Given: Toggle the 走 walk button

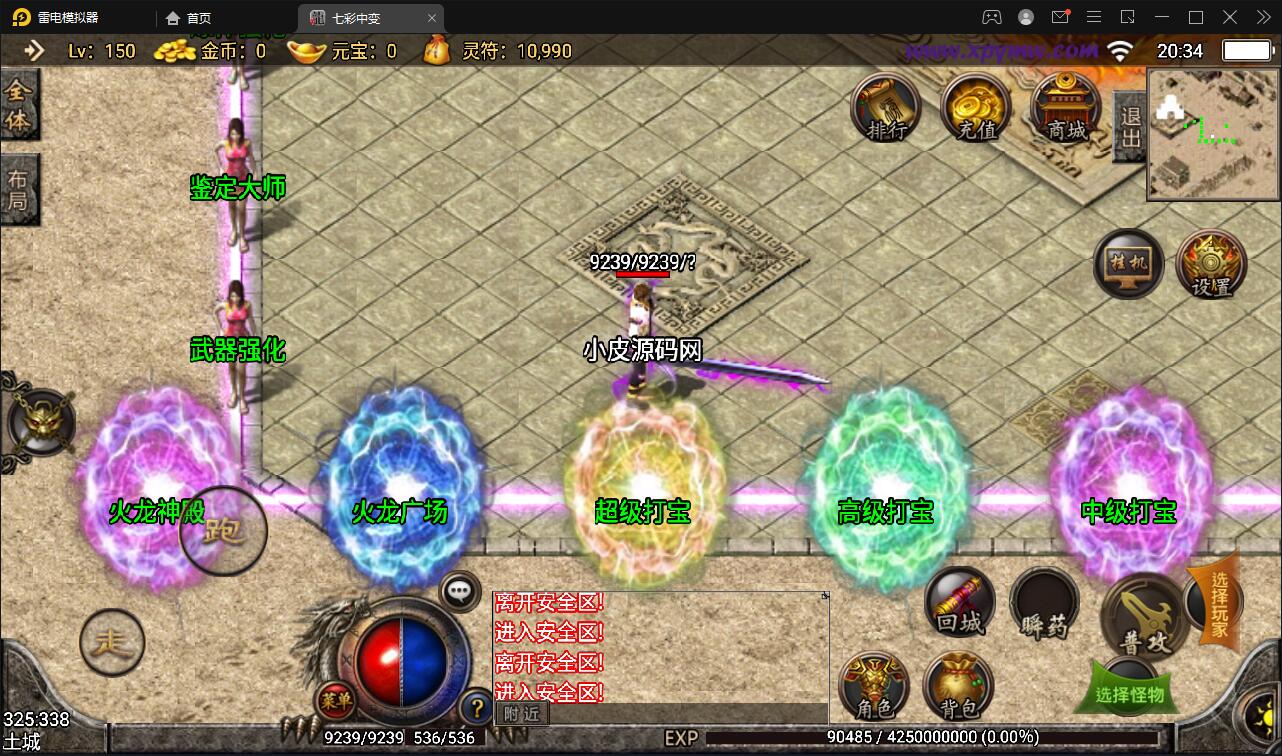Looking at the screenshot, I should point(112,643).
